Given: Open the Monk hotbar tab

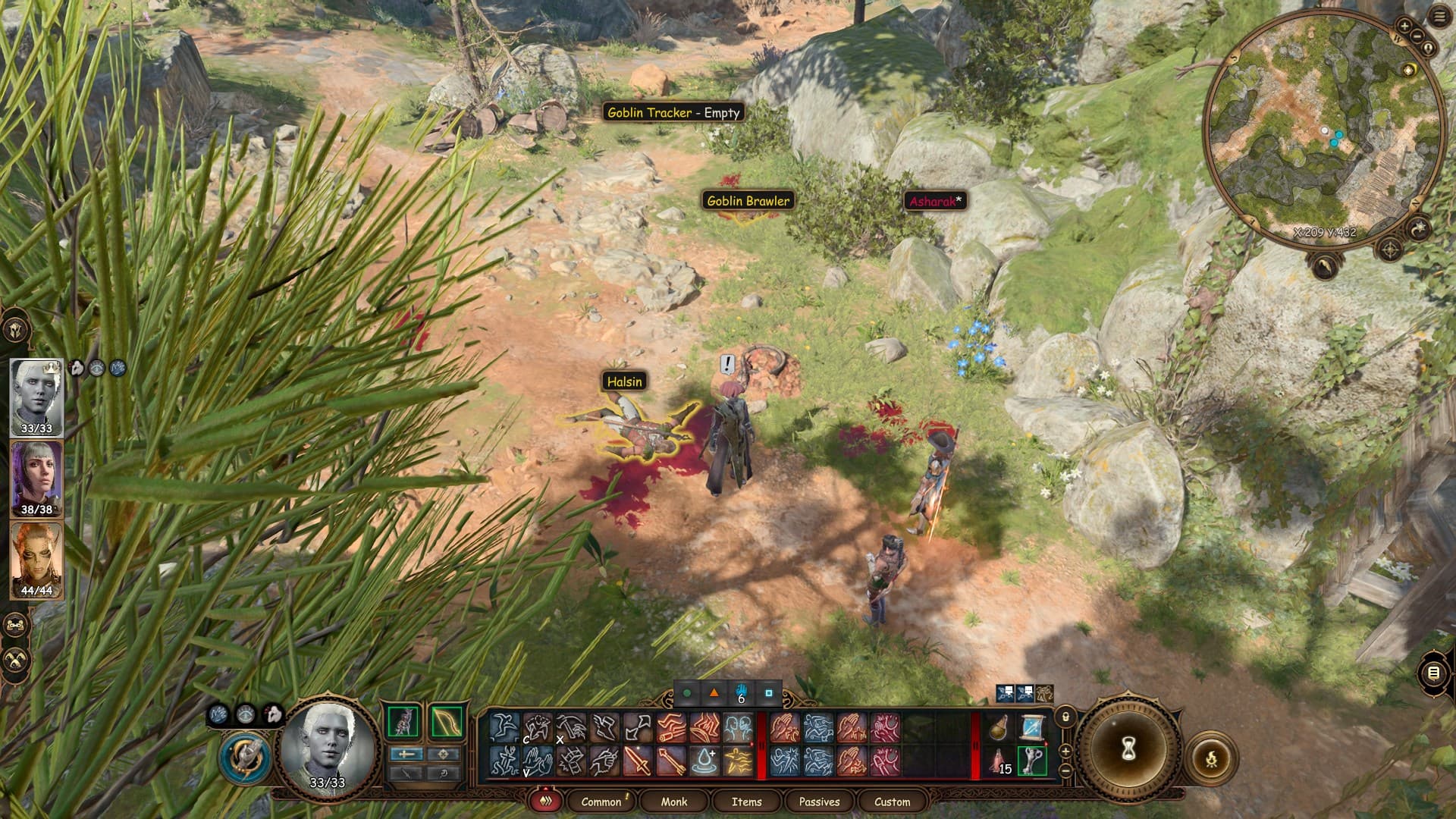Looking at the screenshot, I should 673,802.
